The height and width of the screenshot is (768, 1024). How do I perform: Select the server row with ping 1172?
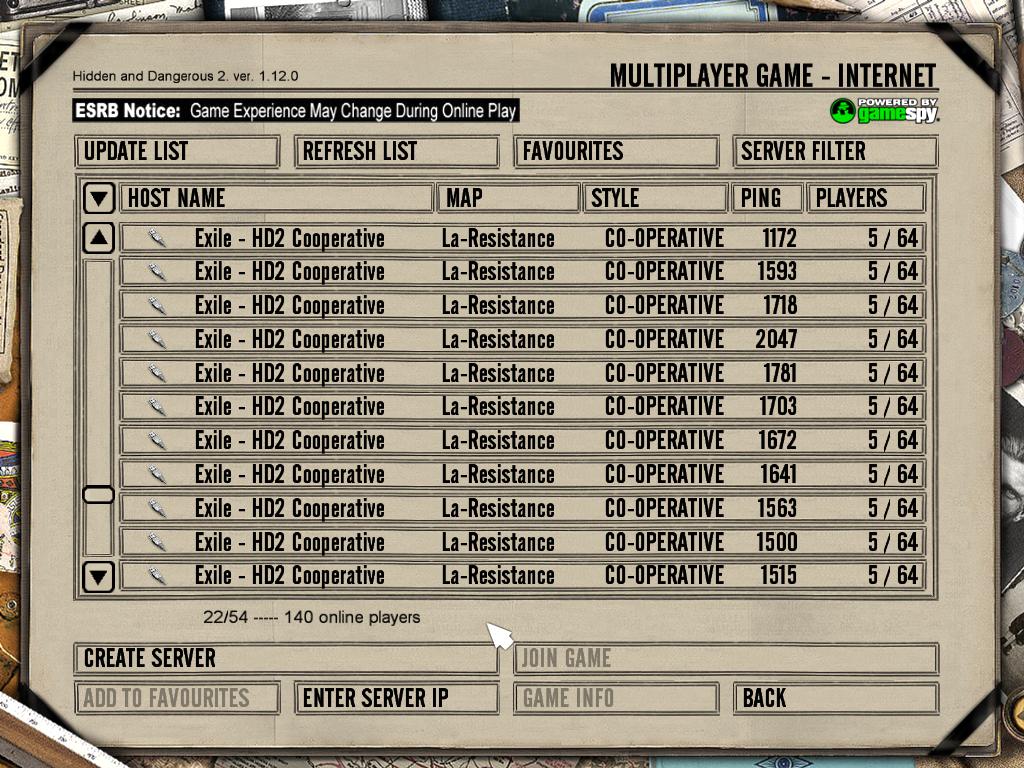(520, 238)
